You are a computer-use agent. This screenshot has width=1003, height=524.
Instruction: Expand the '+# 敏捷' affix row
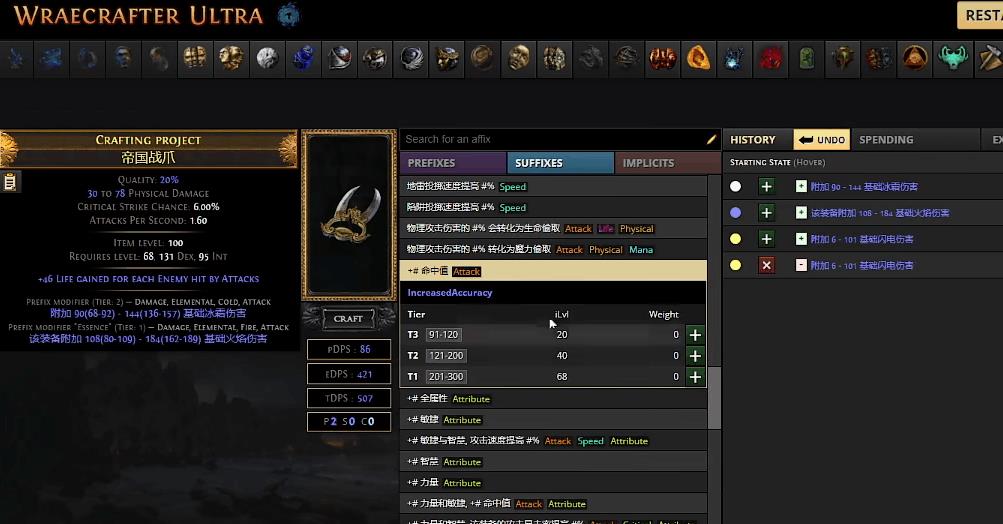pyautogui.click(x=553, y=420)
